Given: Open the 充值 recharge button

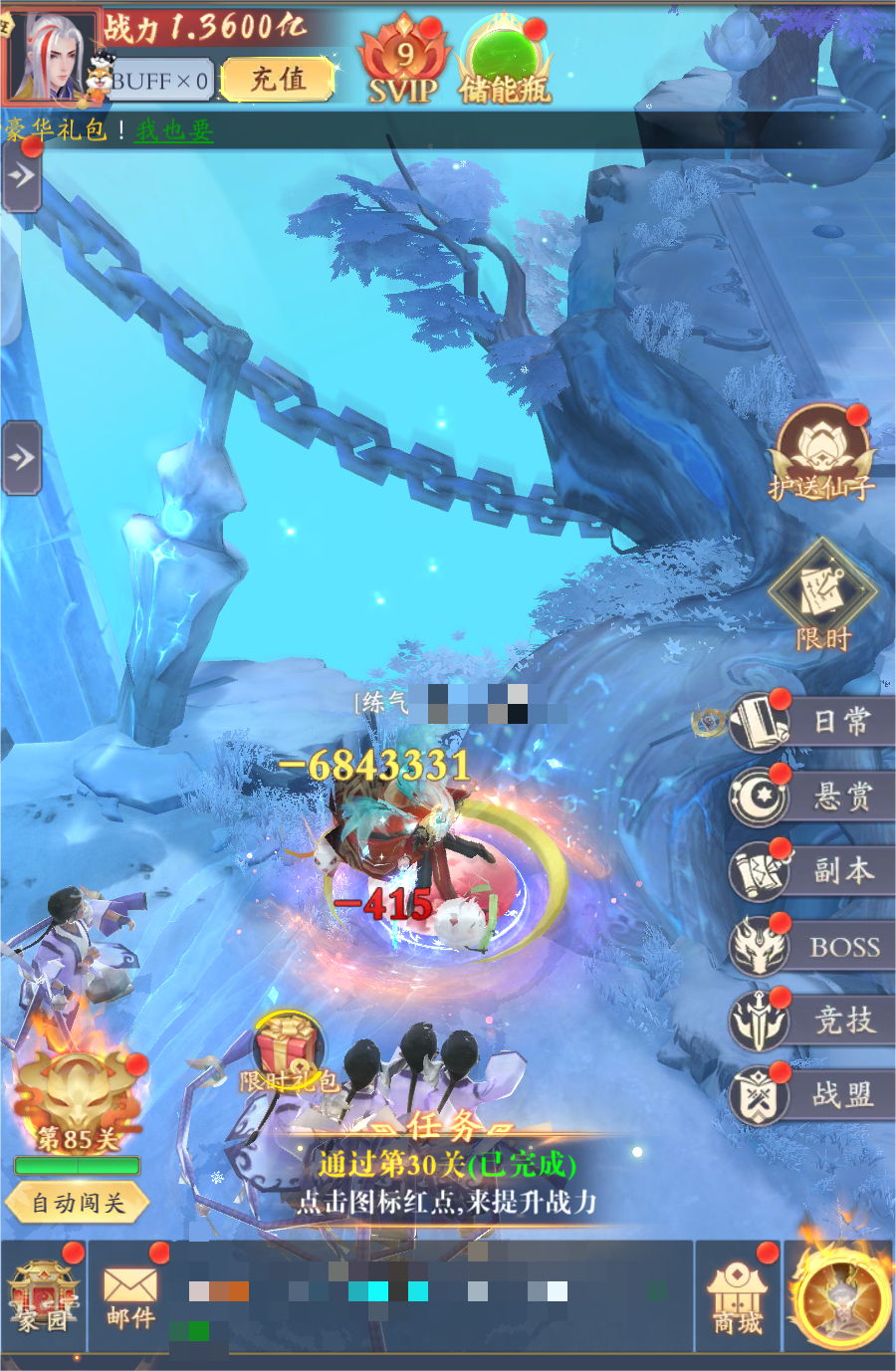Looking at the screenshot, I should (x=277, y=80).
